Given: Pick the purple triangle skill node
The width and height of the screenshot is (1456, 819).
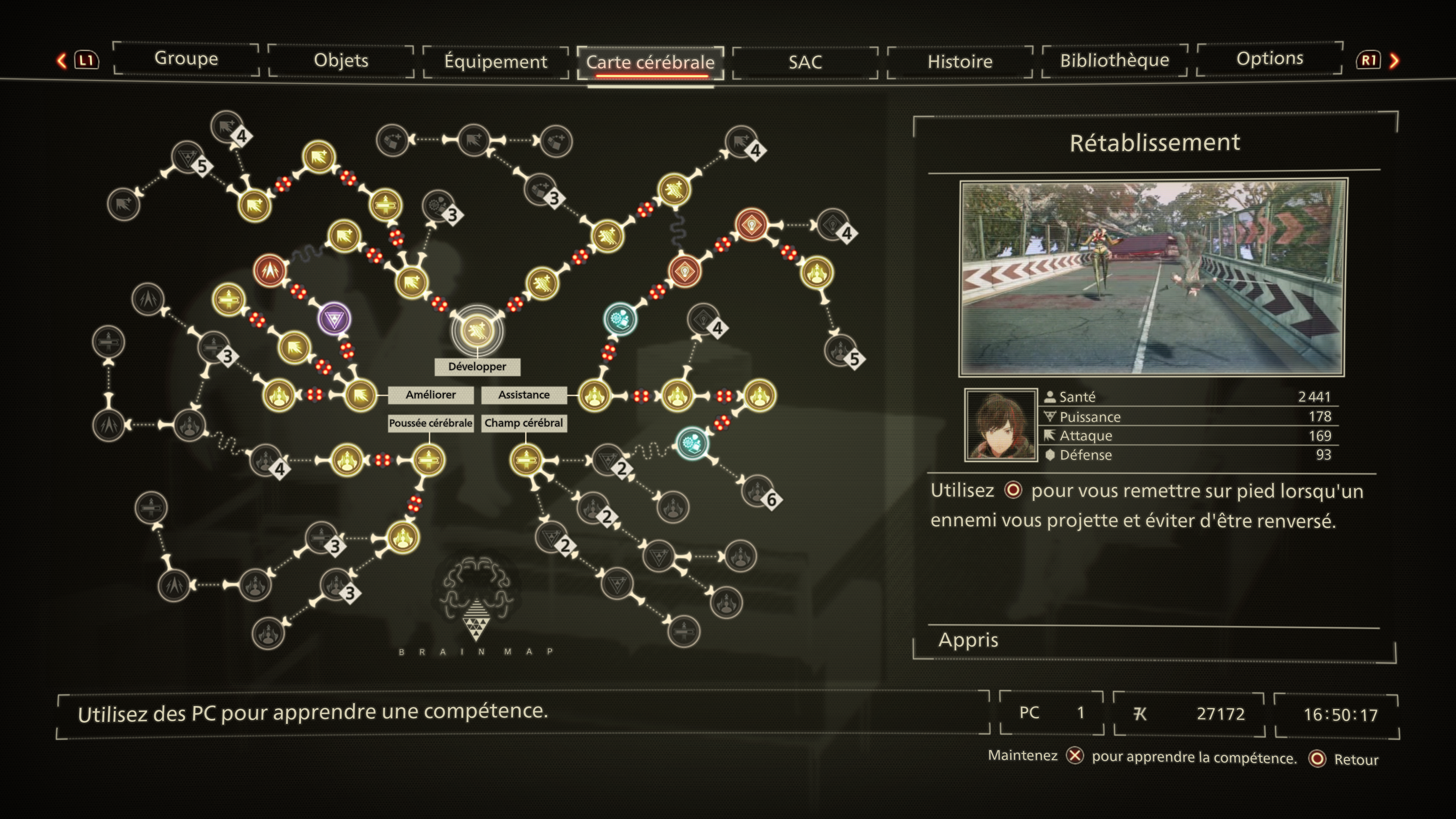Looking at the screenshot, I should point(334,319).
